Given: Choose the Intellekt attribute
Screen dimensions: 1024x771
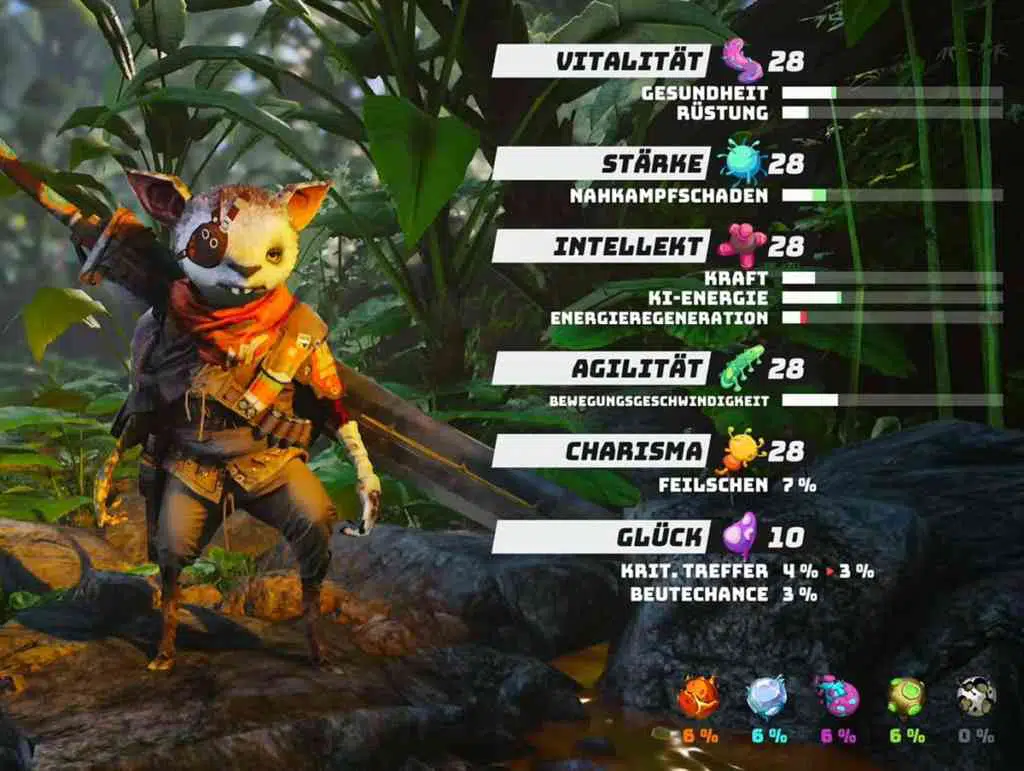Looking at the screenshot, I should tap(602, 246).
